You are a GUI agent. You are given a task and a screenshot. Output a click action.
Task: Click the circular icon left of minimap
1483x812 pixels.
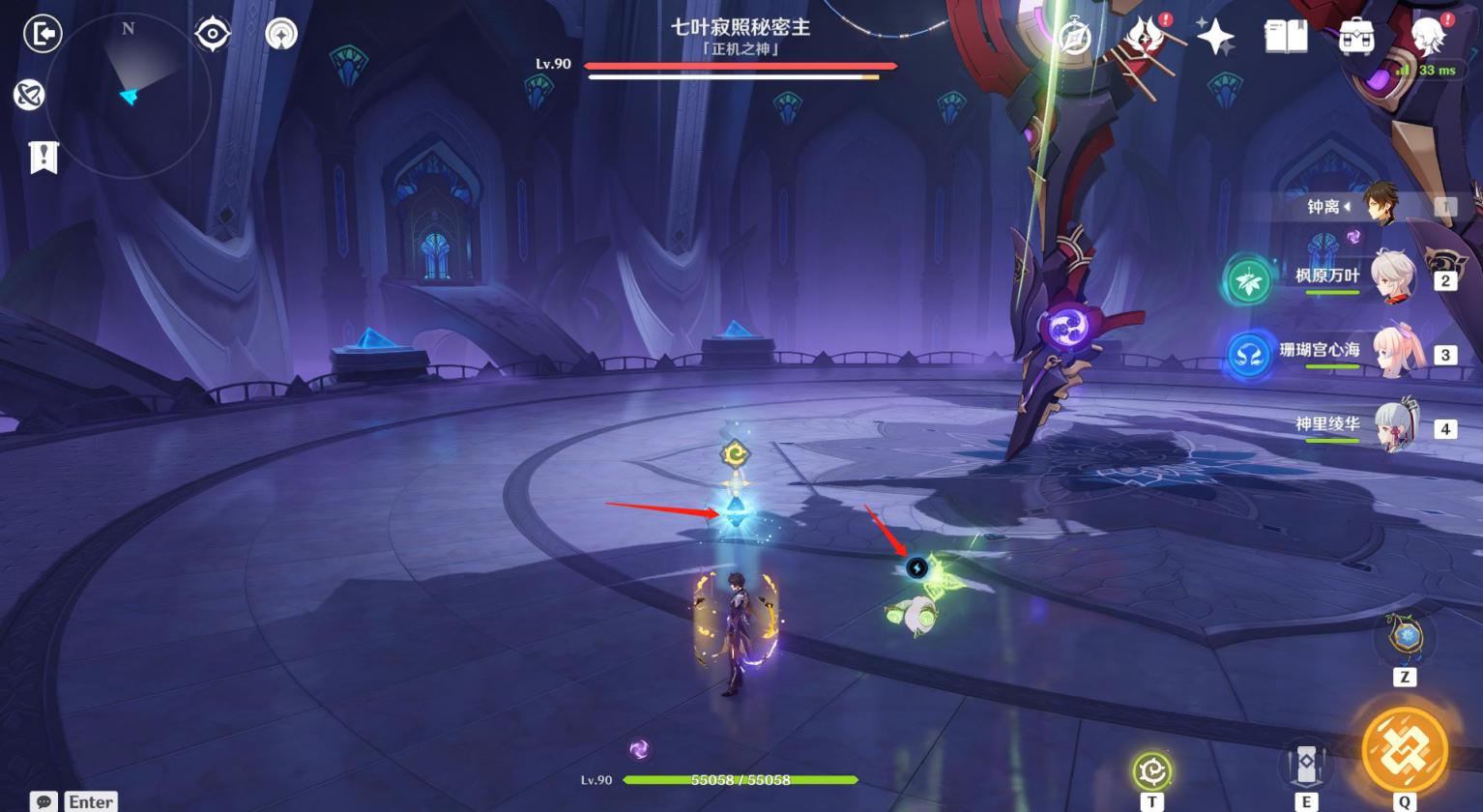tap(29, 95)
